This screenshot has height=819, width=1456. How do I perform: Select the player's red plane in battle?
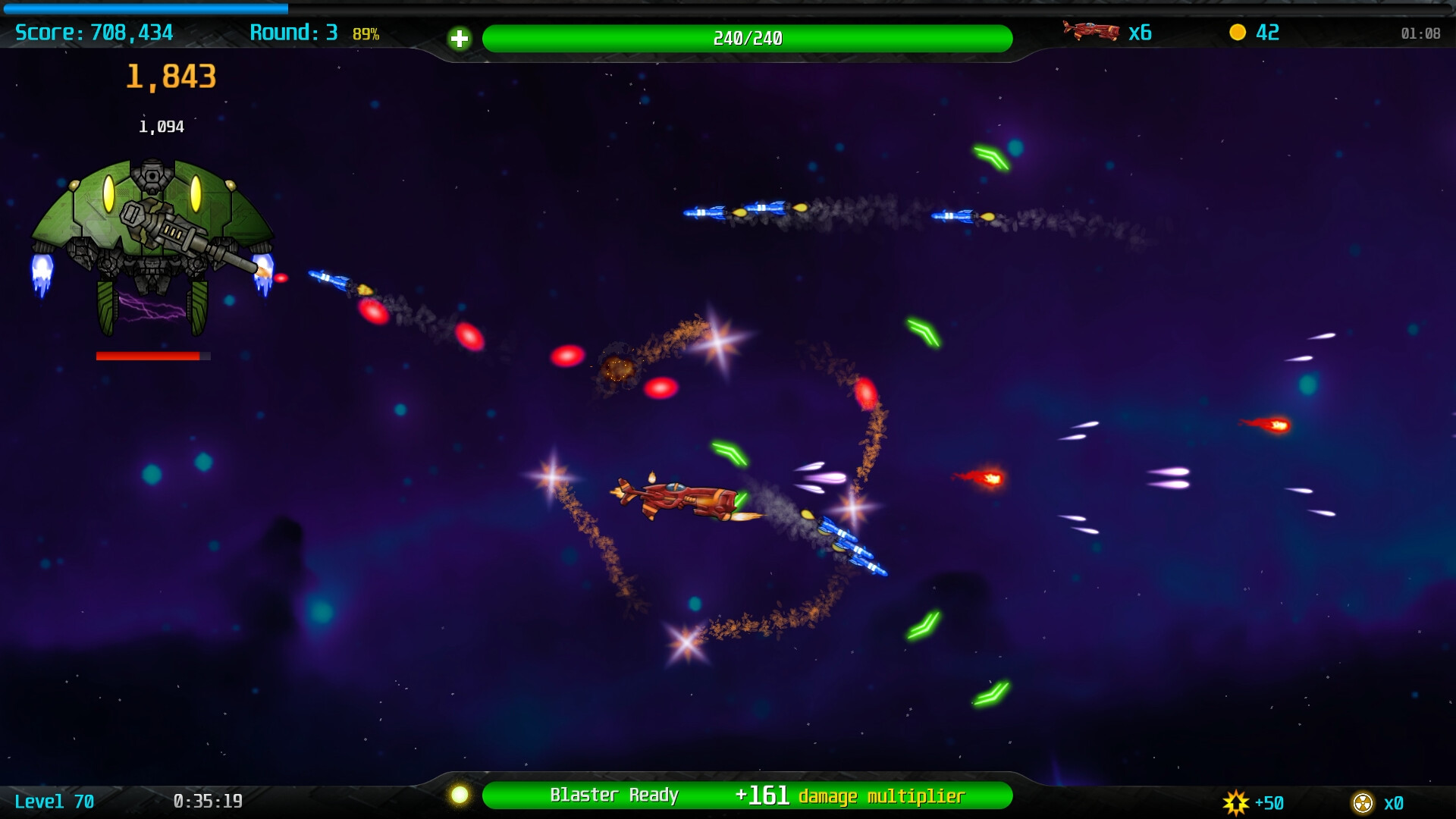point(675,500)
